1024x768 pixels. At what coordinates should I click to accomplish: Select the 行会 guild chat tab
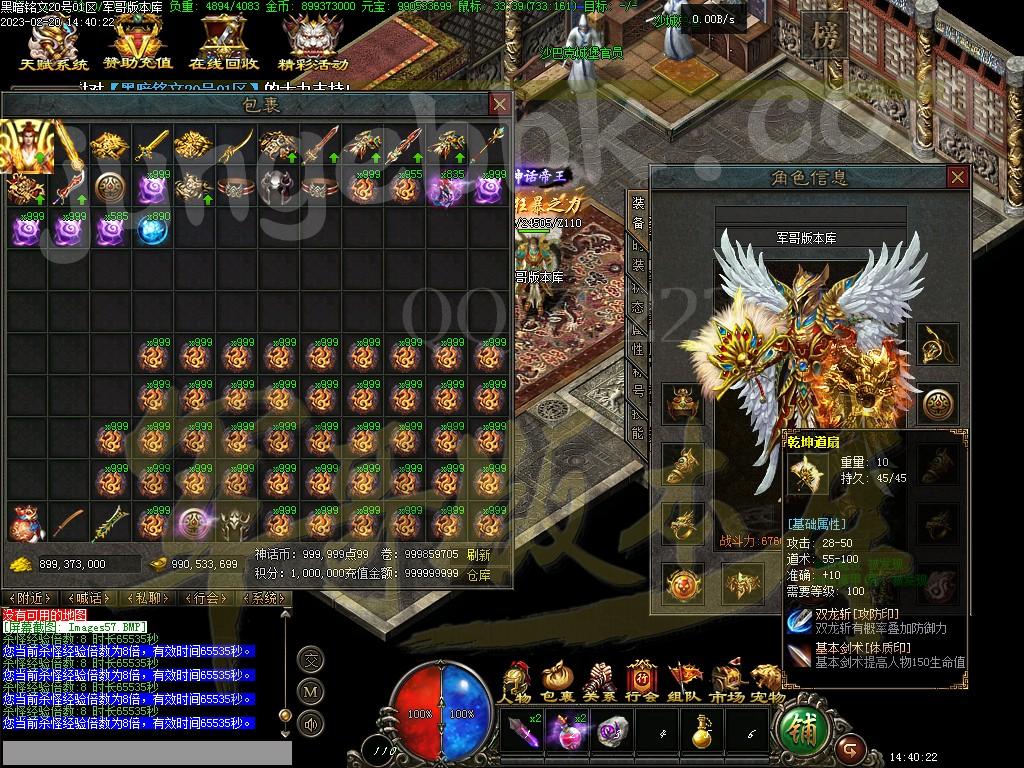coord(206,598)
